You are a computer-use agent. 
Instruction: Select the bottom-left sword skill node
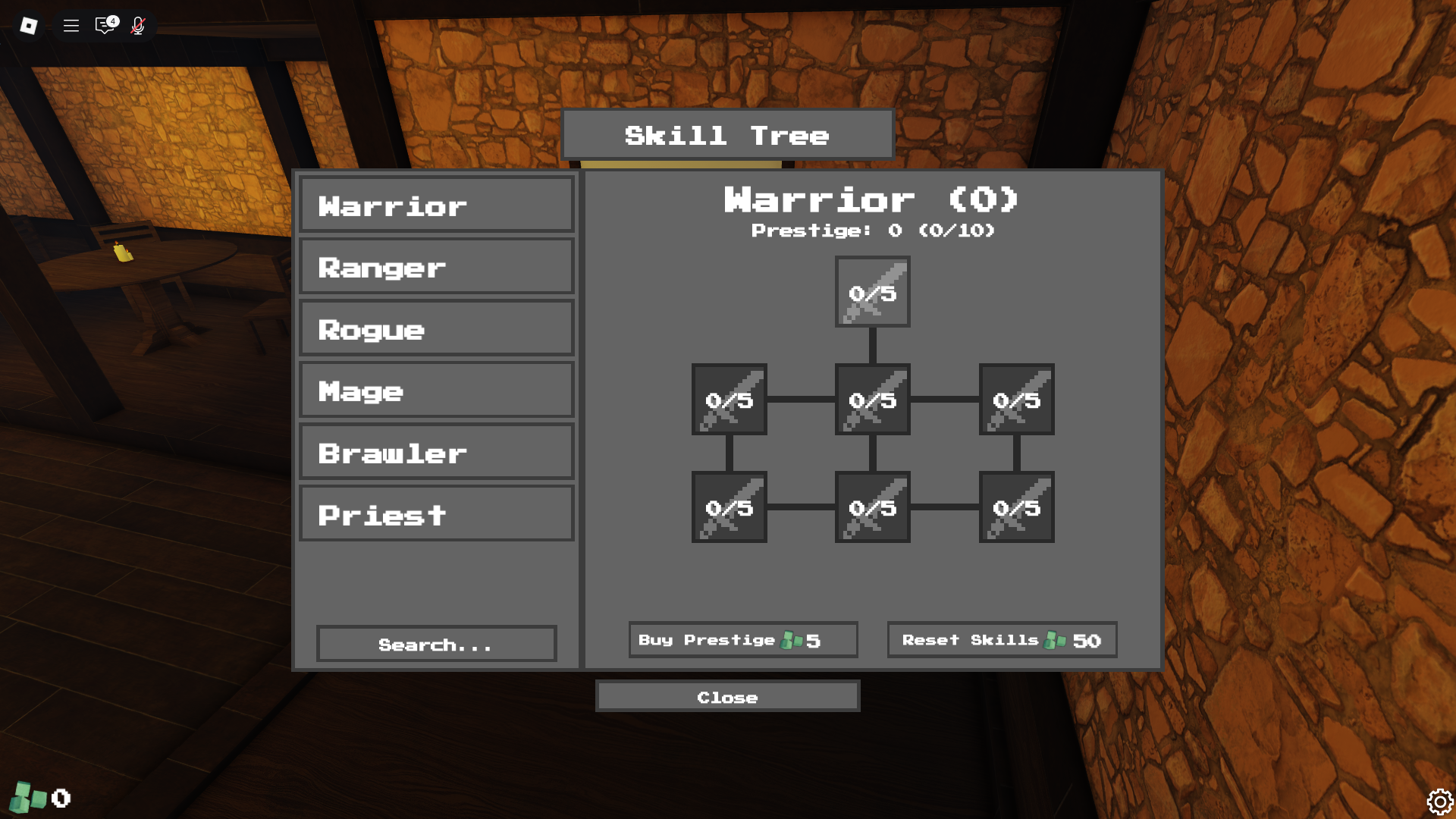[x=728, y=508]
